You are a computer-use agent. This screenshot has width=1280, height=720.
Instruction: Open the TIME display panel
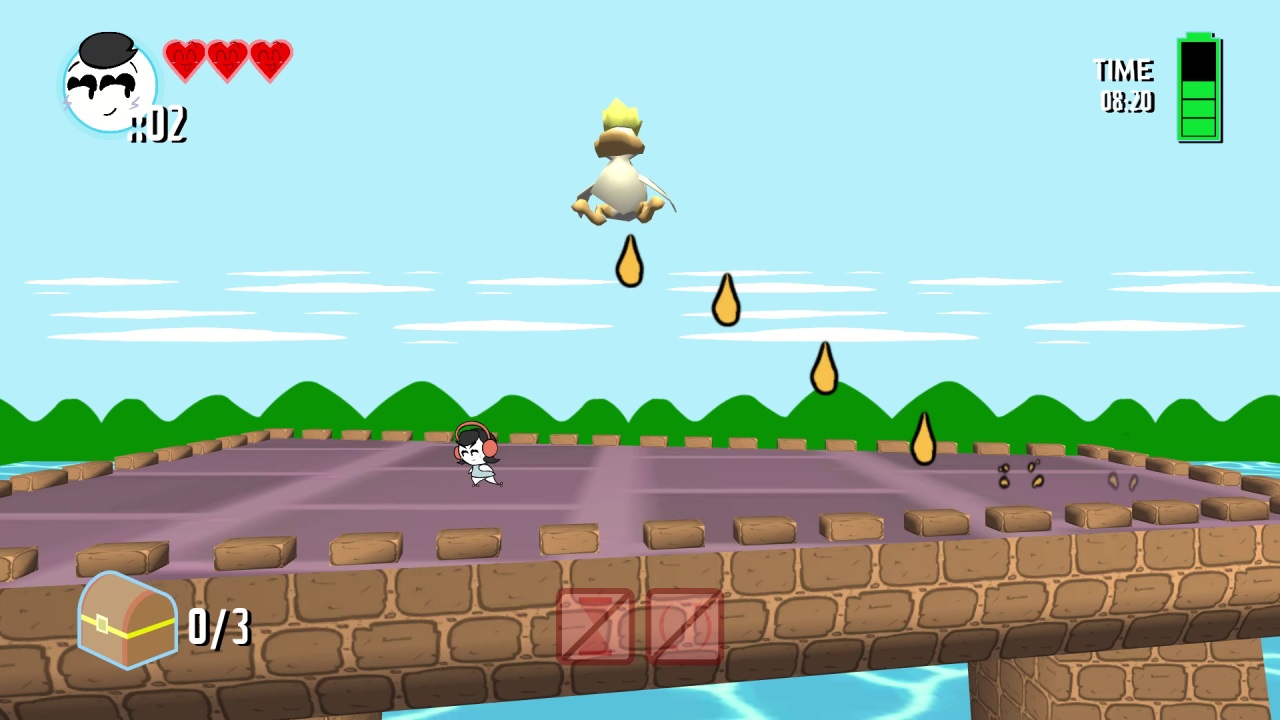coord(1125,85)
